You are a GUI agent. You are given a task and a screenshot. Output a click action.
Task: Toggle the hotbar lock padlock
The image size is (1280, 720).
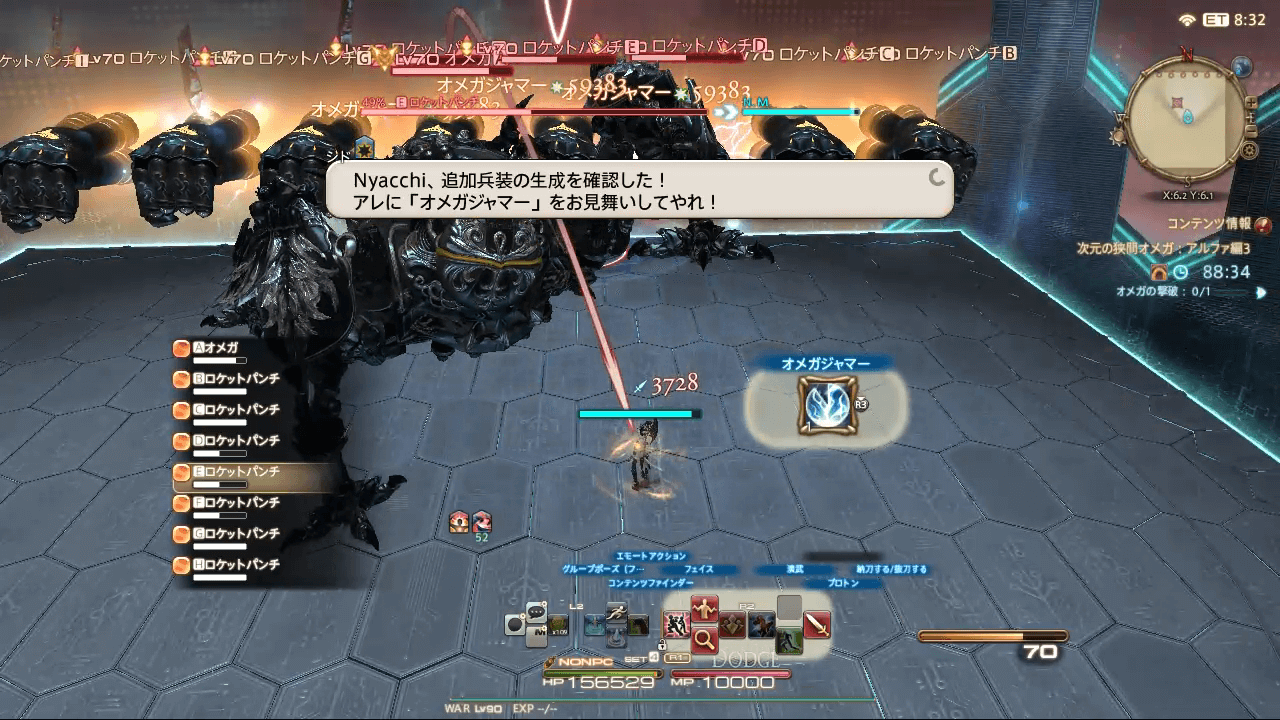coord(663,646)
